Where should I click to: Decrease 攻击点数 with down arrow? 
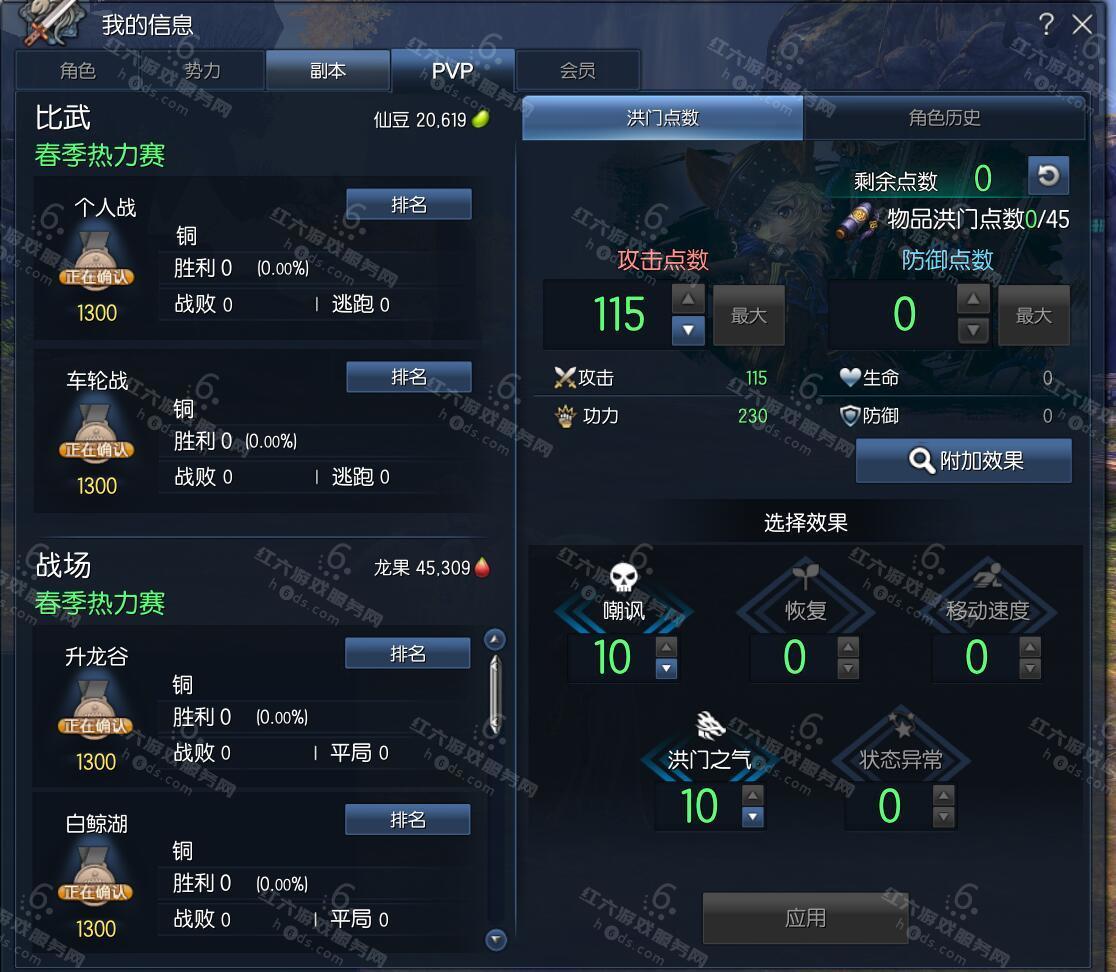click(x=688, y=331)
